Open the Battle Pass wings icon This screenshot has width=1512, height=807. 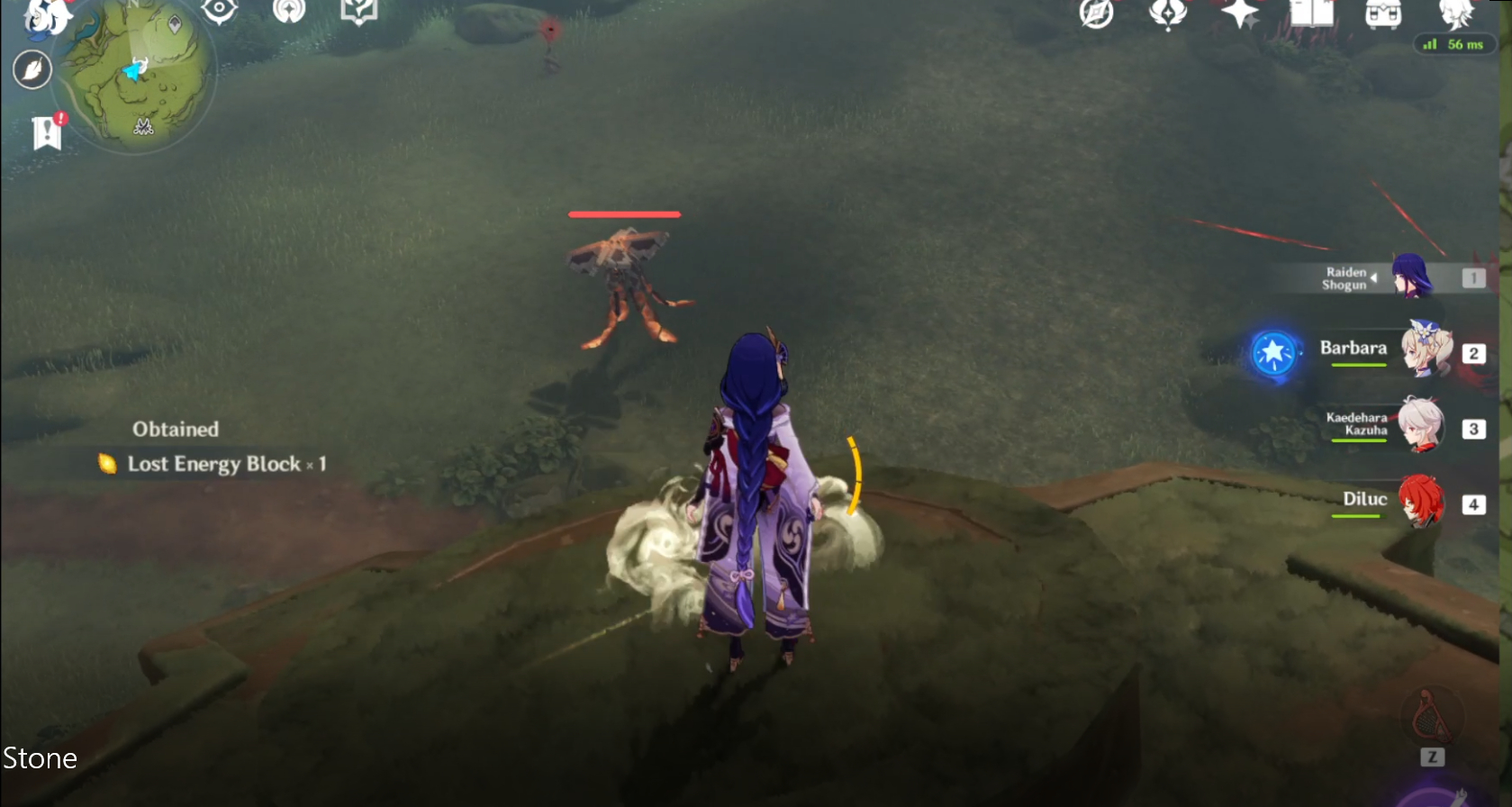click(x=1168, y=14)
